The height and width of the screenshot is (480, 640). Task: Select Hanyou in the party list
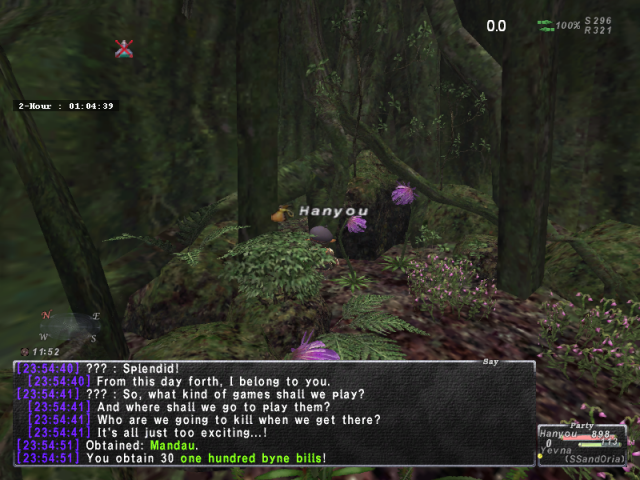[x=560, y=434]
